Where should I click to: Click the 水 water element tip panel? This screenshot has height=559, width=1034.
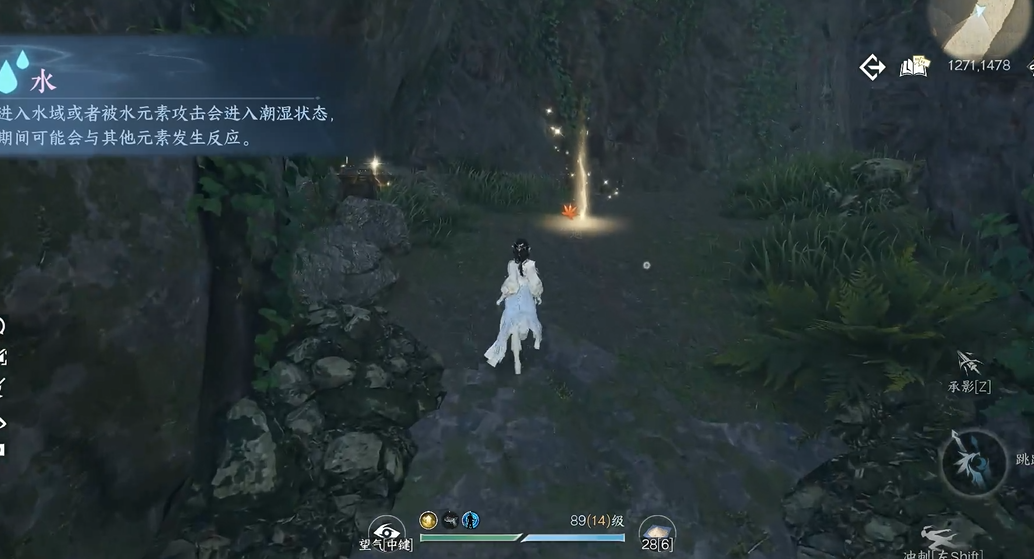pos(170,96)
